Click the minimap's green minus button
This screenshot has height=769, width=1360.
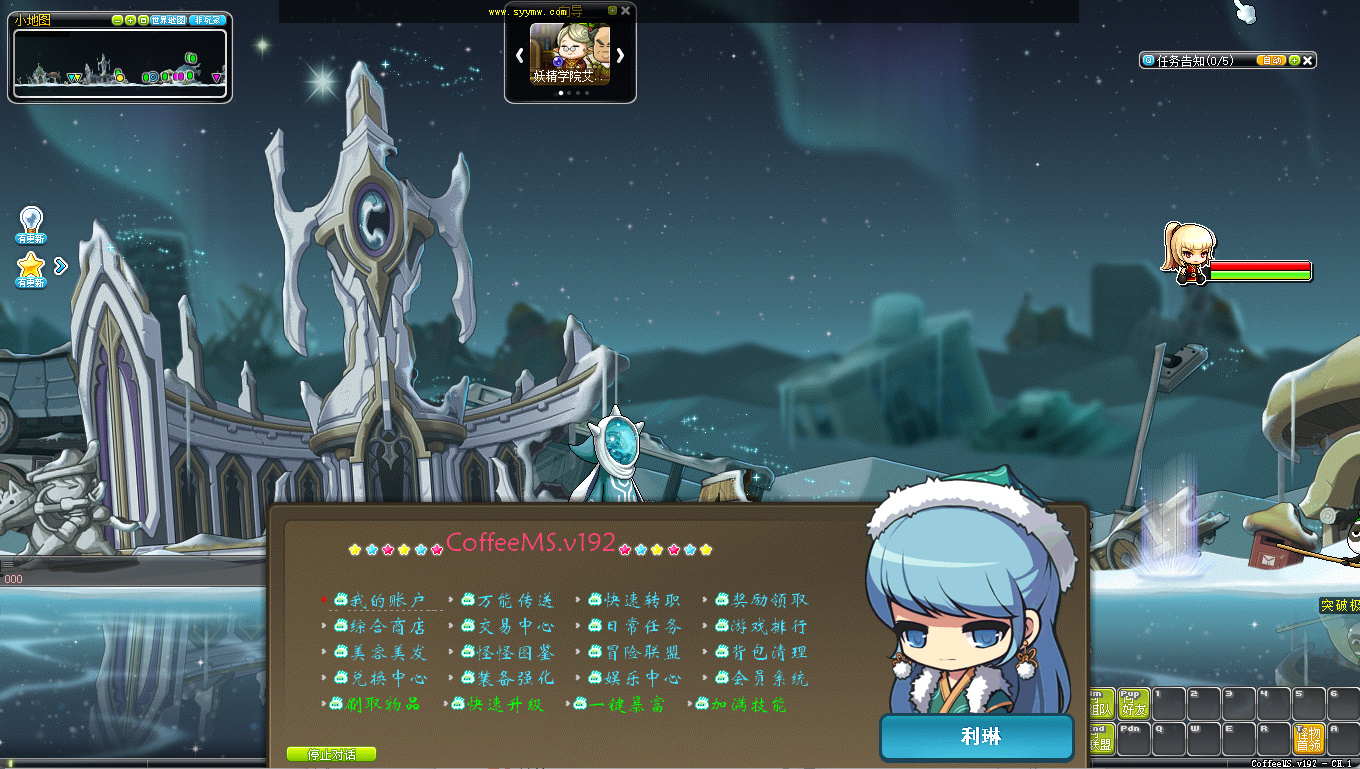(118, 20)
